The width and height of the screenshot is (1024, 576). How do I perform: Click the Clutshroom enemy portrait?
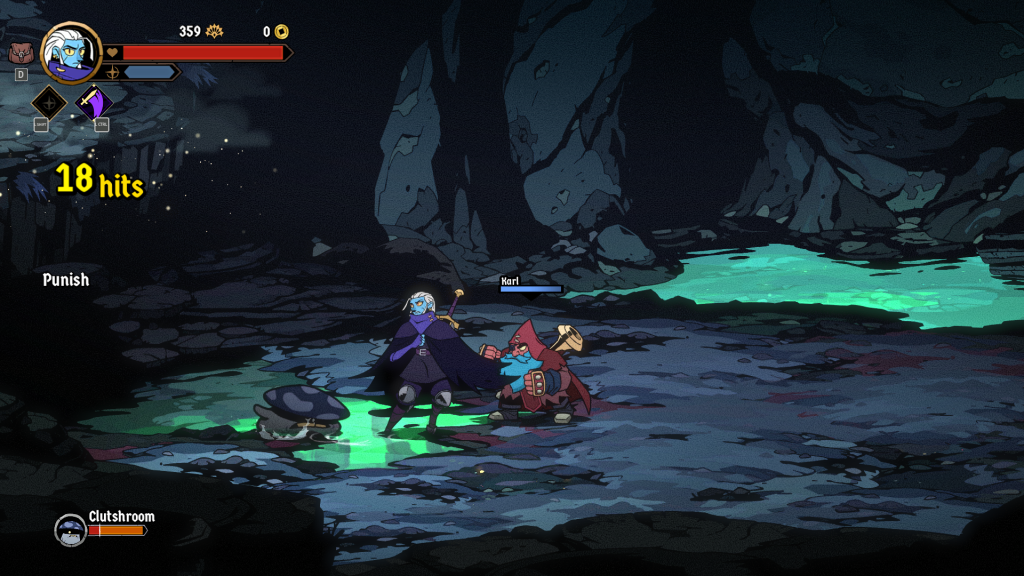coord(70,529)
